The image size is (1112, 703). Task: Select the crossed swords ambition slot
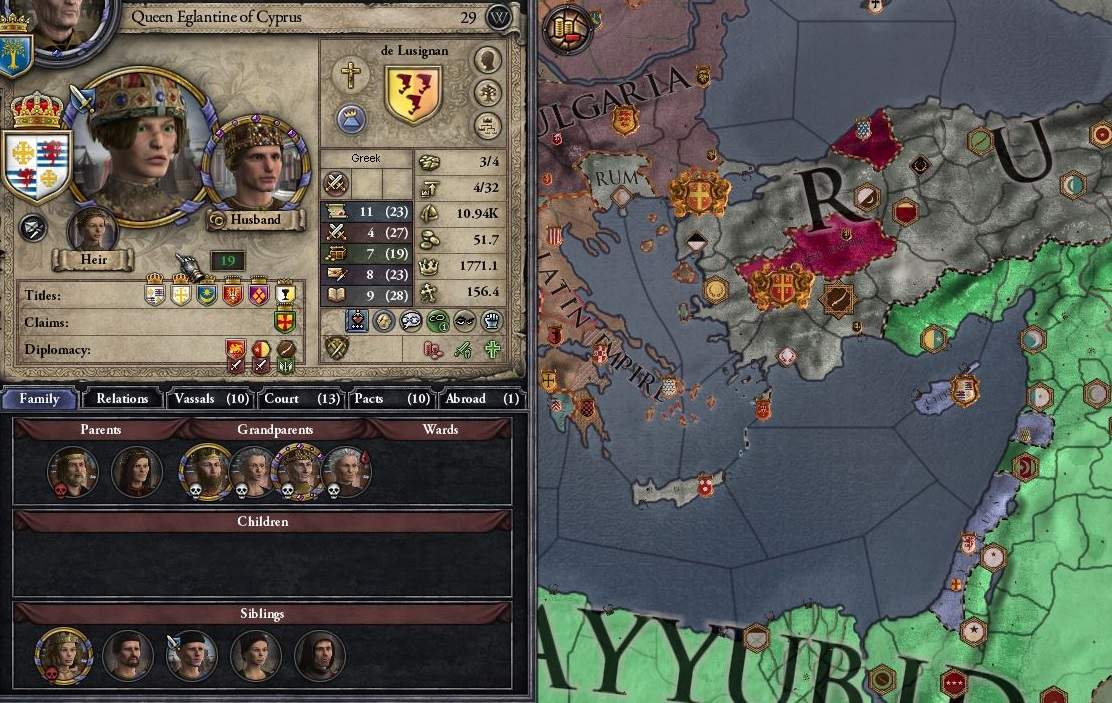click(336, 184)
